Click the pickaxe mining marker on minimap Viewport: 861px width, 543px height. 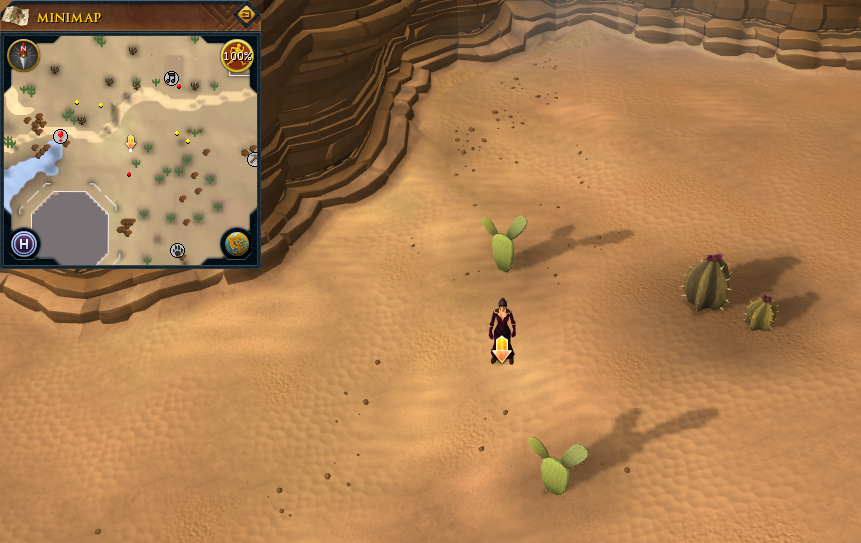[x=253, y=157]
